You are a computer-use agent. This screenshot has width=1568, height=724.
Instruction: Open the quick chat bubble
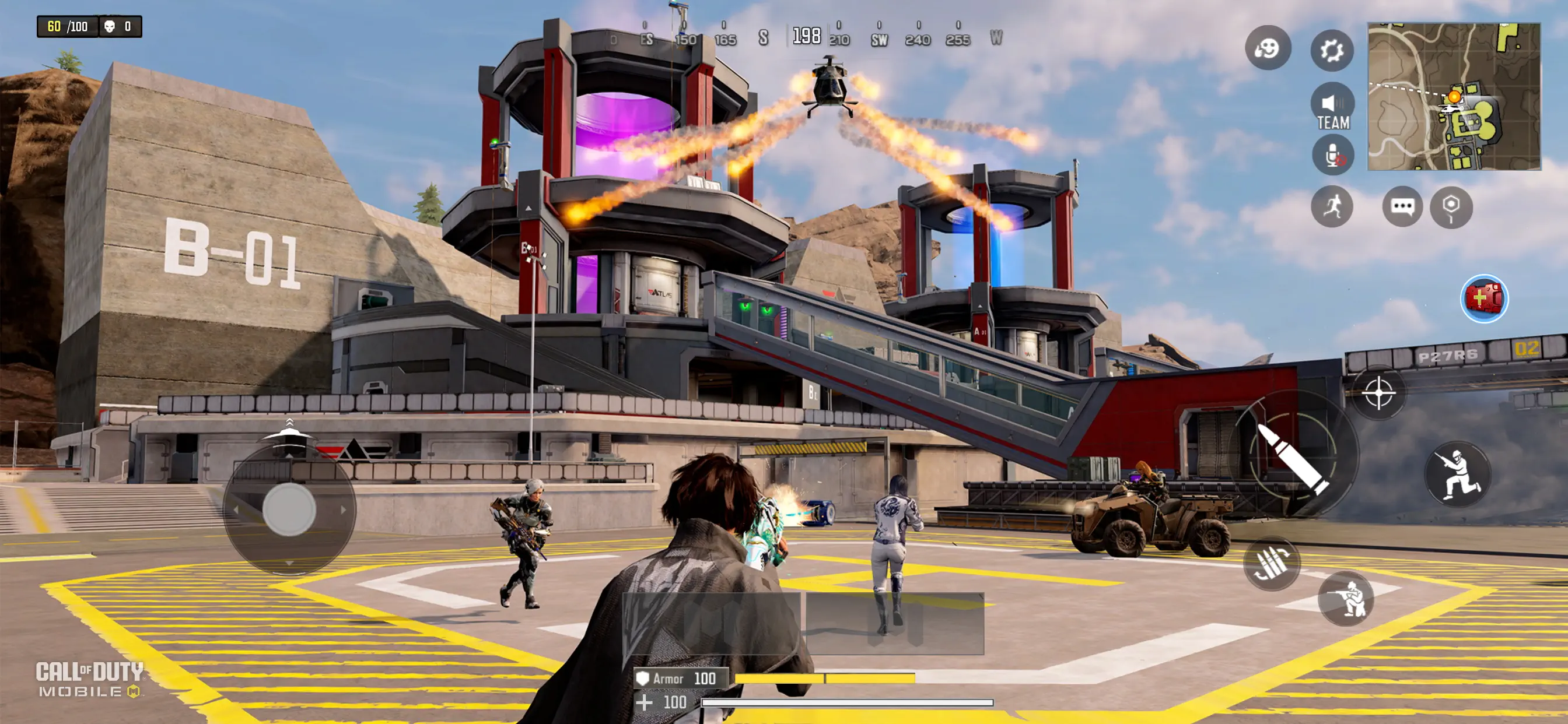(1402, 207)
